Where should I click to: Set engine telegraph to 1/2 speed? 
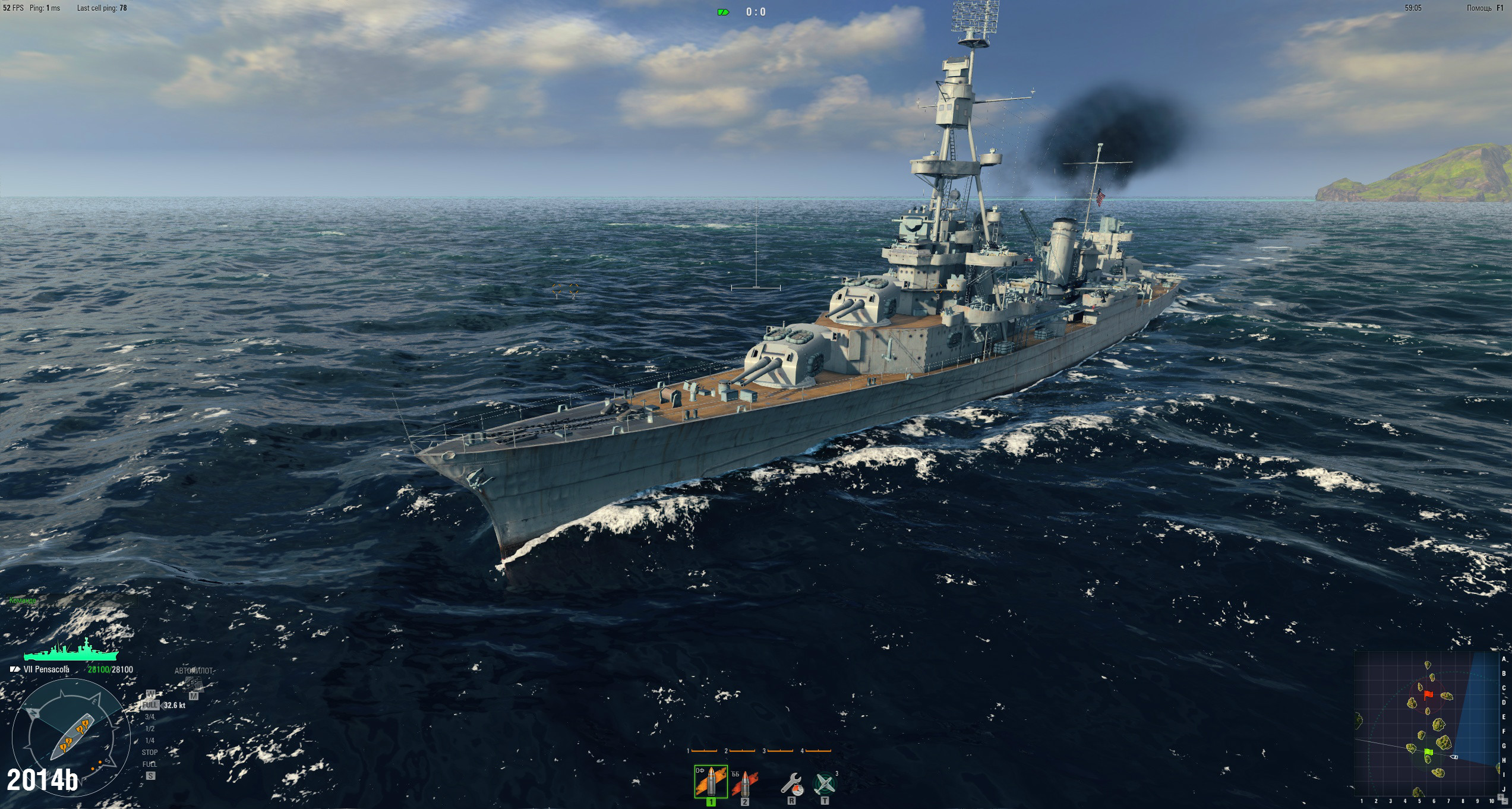(150, 729)
